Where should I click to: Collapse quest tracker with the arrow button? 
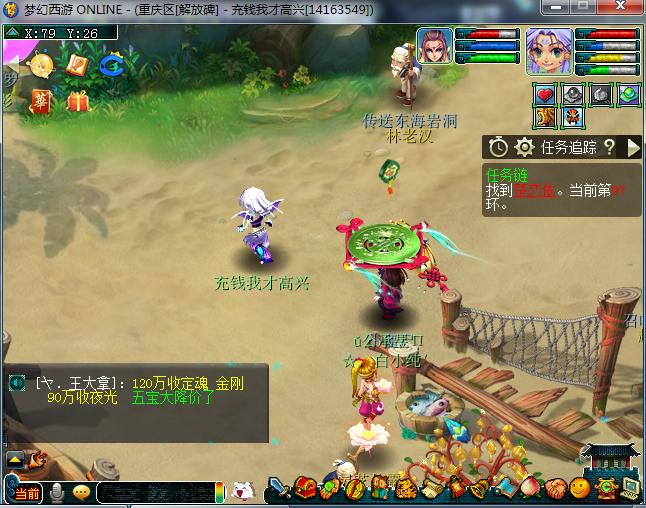(x=632, y=147)
